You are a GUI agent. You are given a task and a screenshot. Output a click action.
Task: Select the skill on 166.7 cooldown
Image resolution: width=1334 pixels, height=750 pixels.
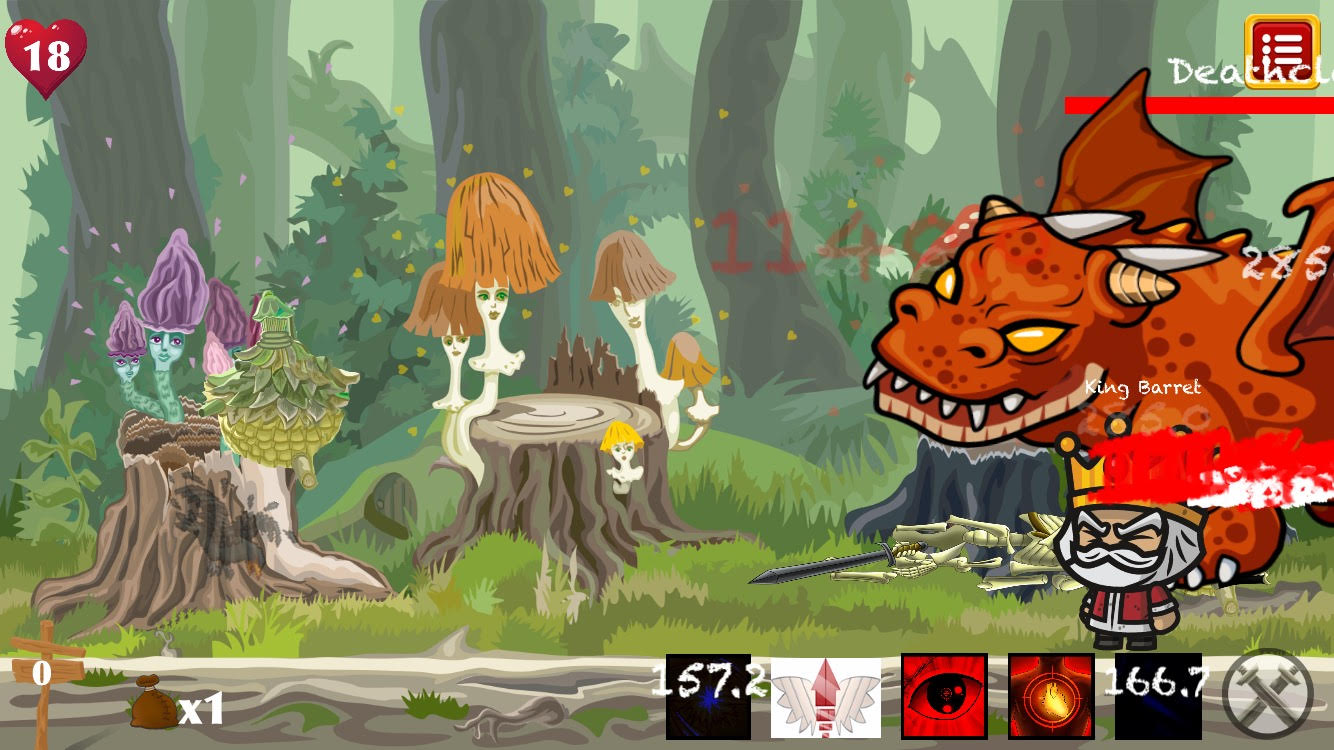(1157, 697)
